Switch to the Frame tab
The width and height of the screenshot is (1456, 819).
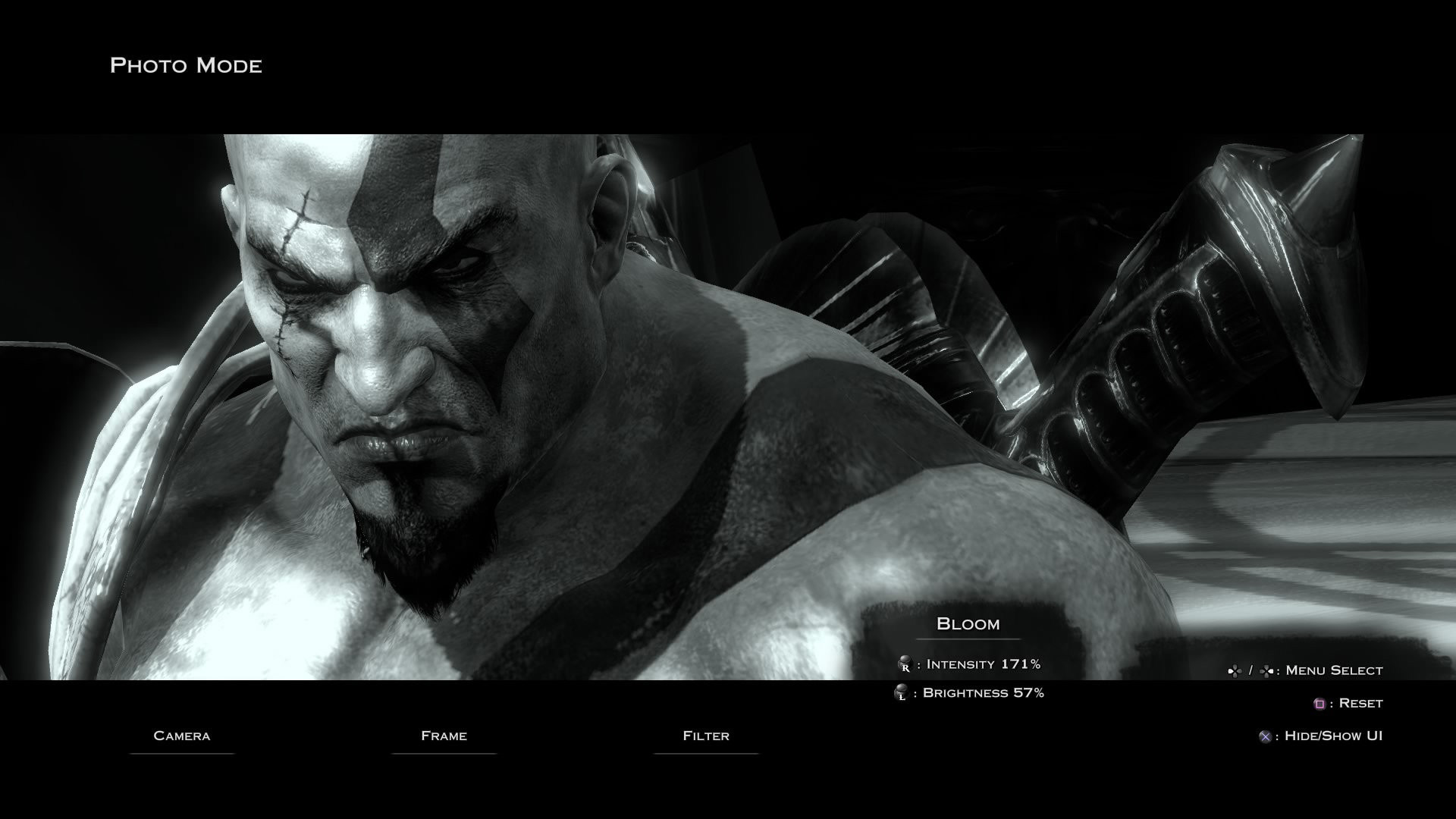tap(444, 736)
